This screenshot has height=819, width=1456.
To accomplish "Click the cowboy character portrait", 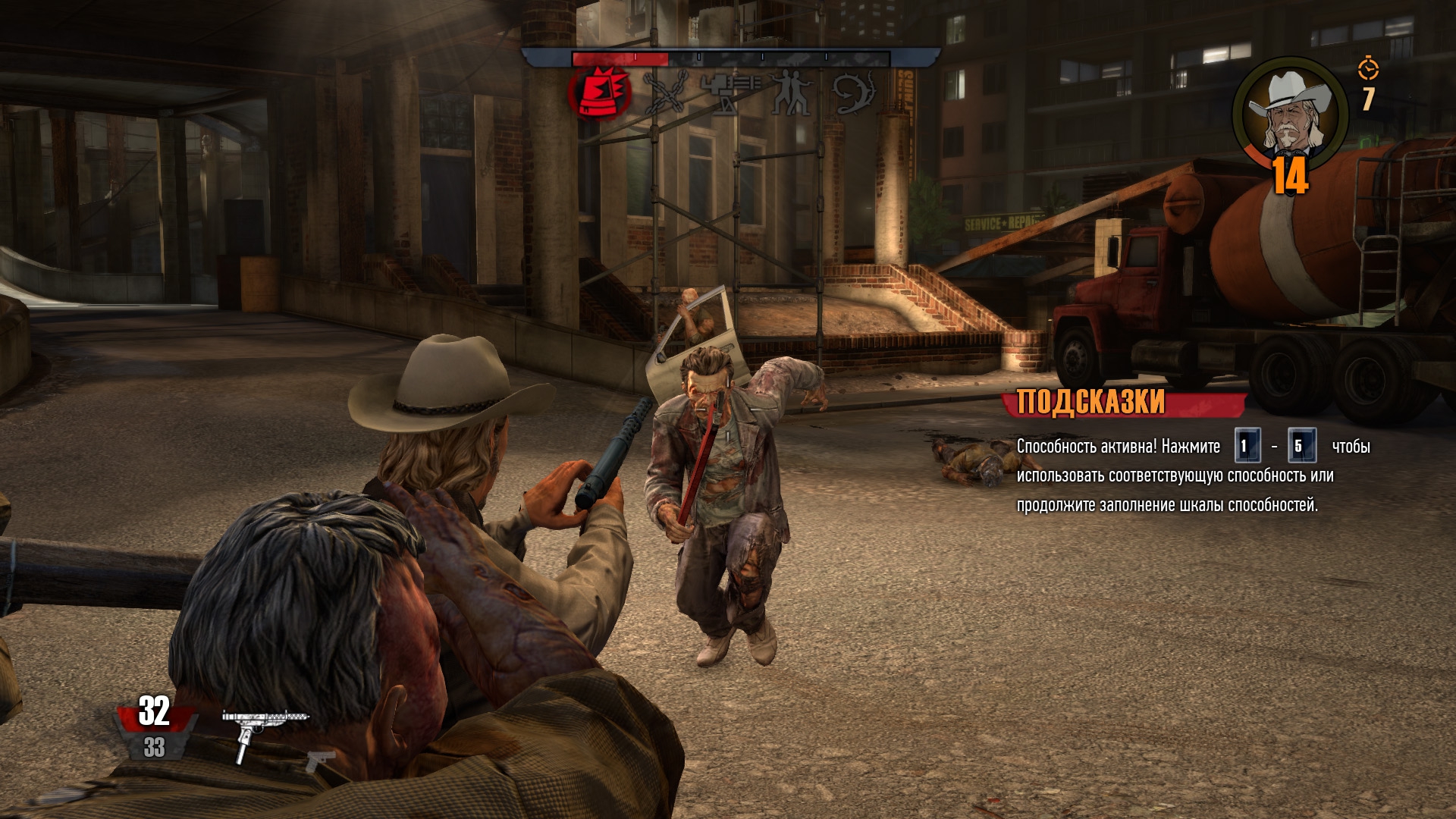I will [x=1290, y=110].
